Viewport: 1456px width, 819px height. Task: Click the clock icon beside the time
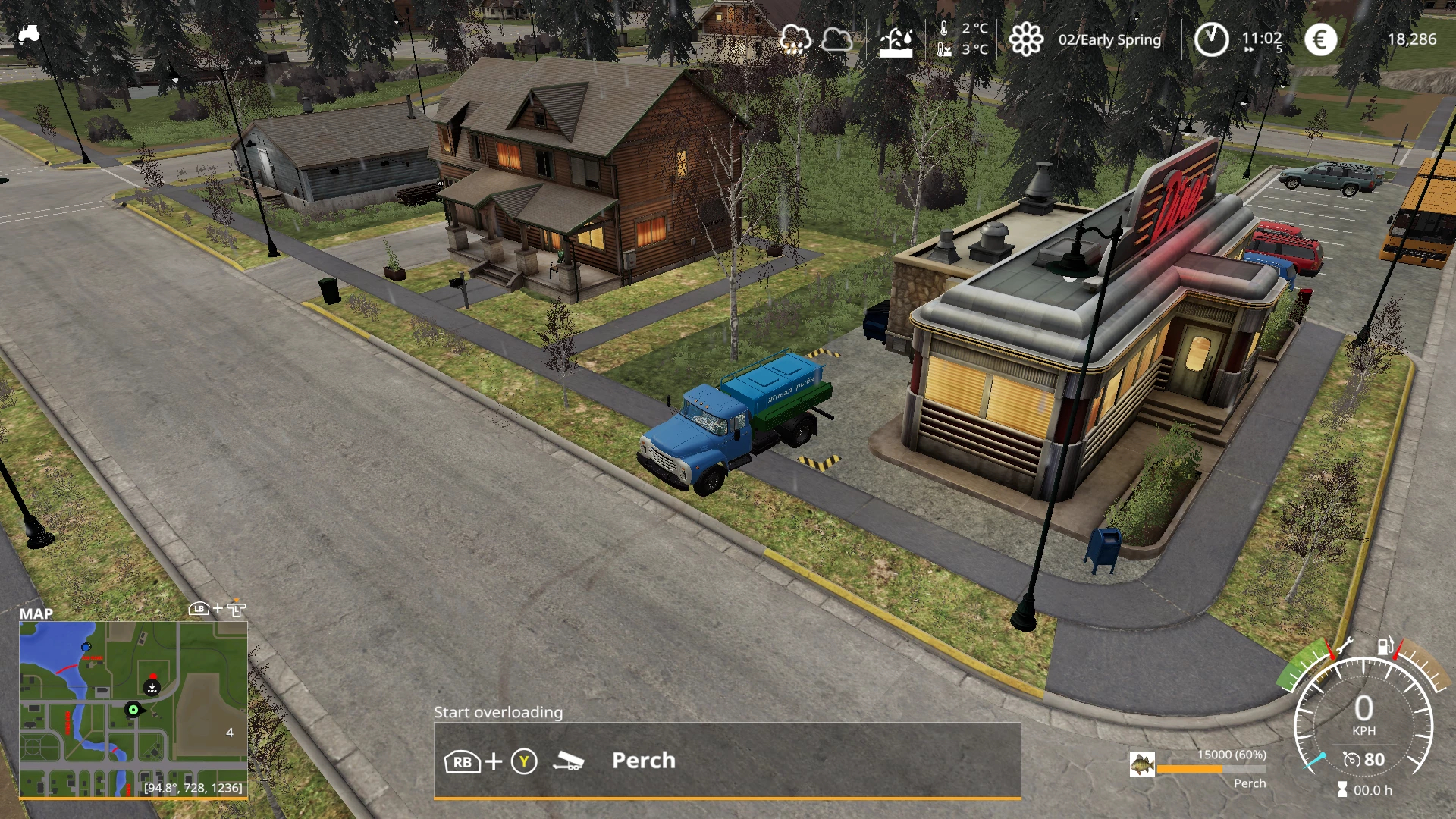pos(1211,39)
